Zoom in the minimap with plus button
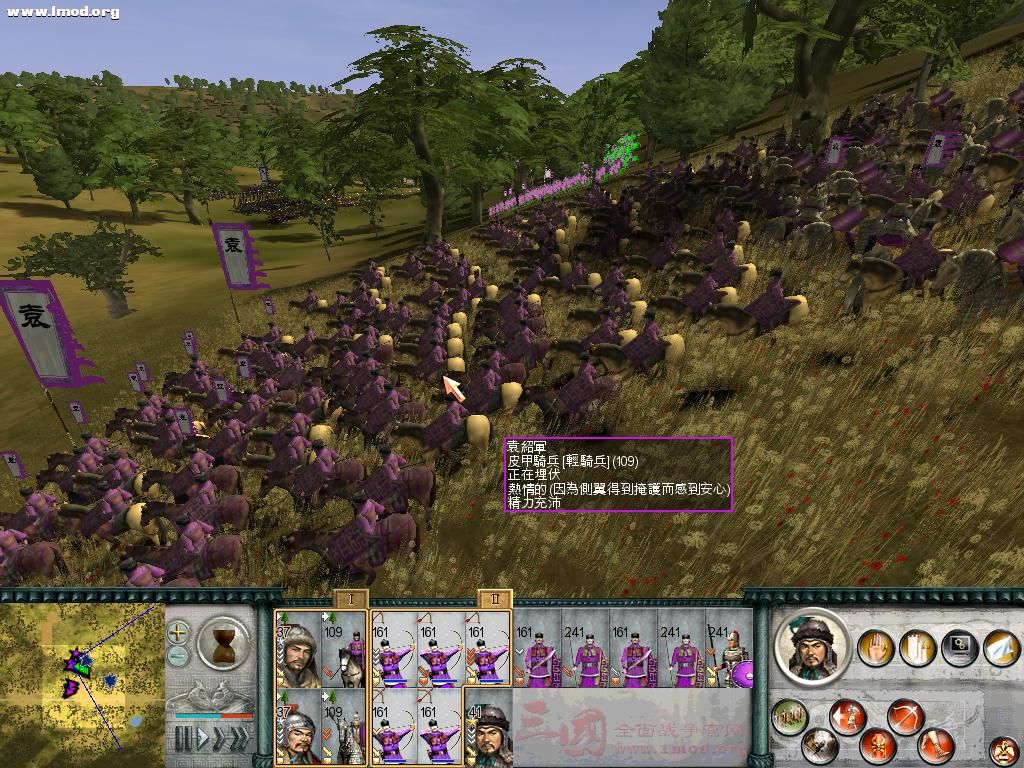 pos(178,632)
